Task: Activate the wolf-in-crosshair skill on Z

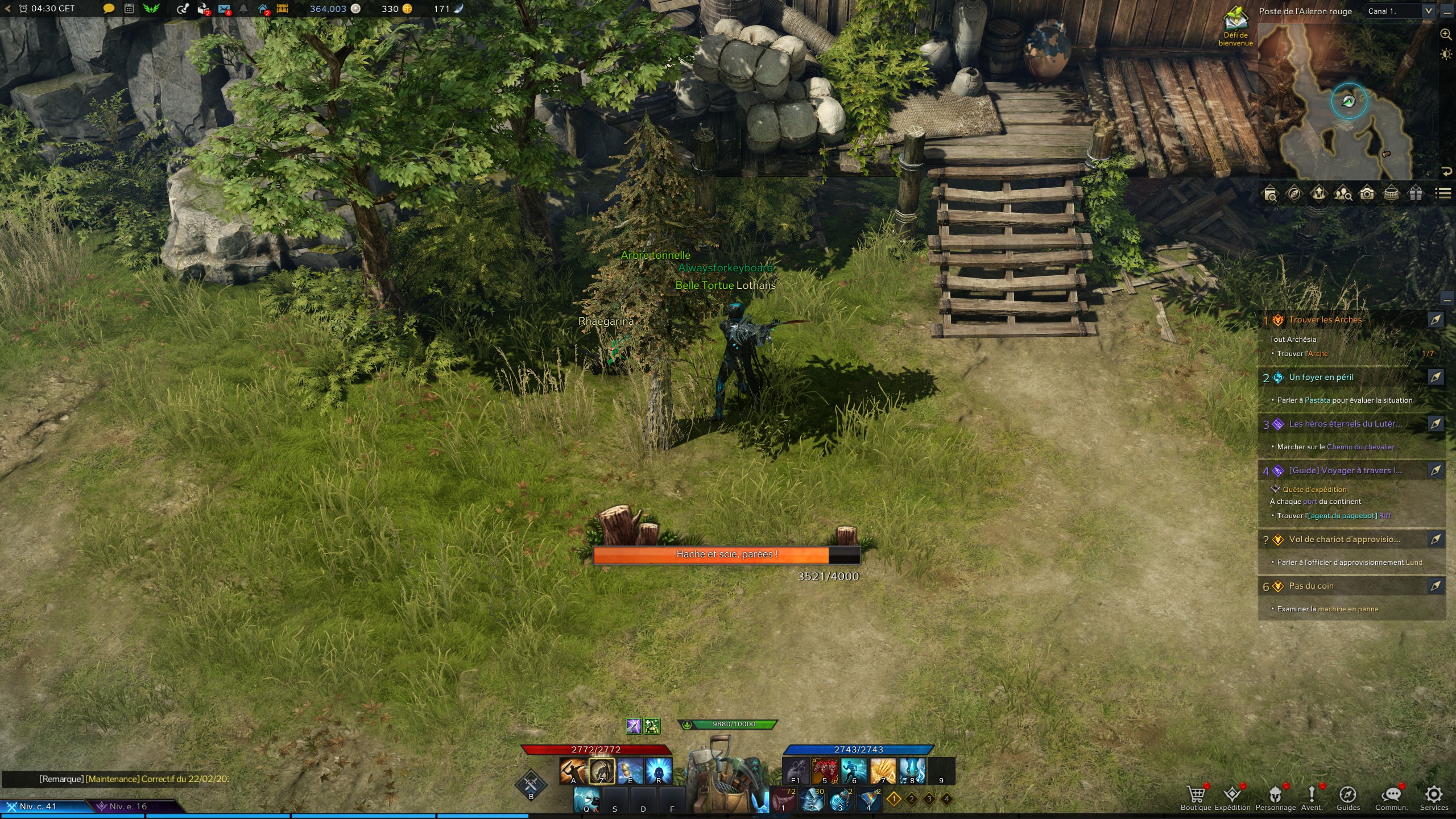Action: pos(602,771)
